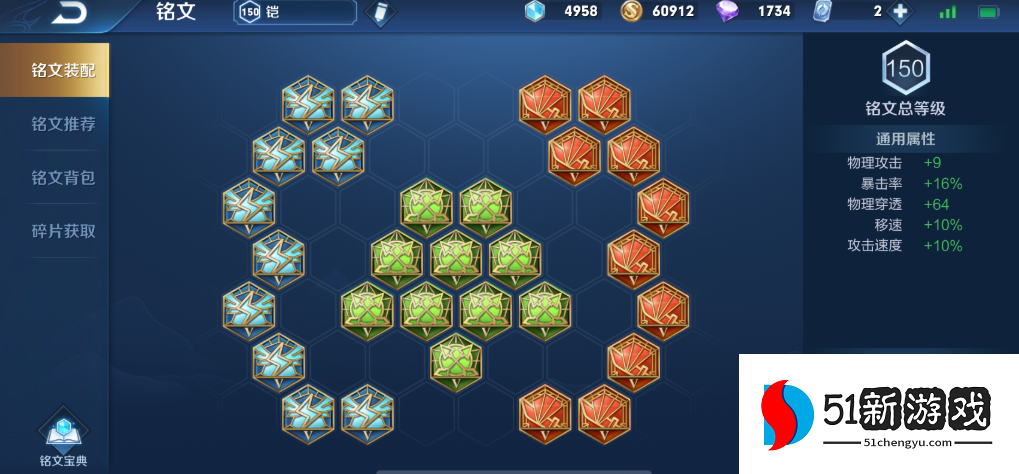Screen dimensions: 1019x474
Task: Click the blue fragment currency icon
Action: (x=536, y=12)
